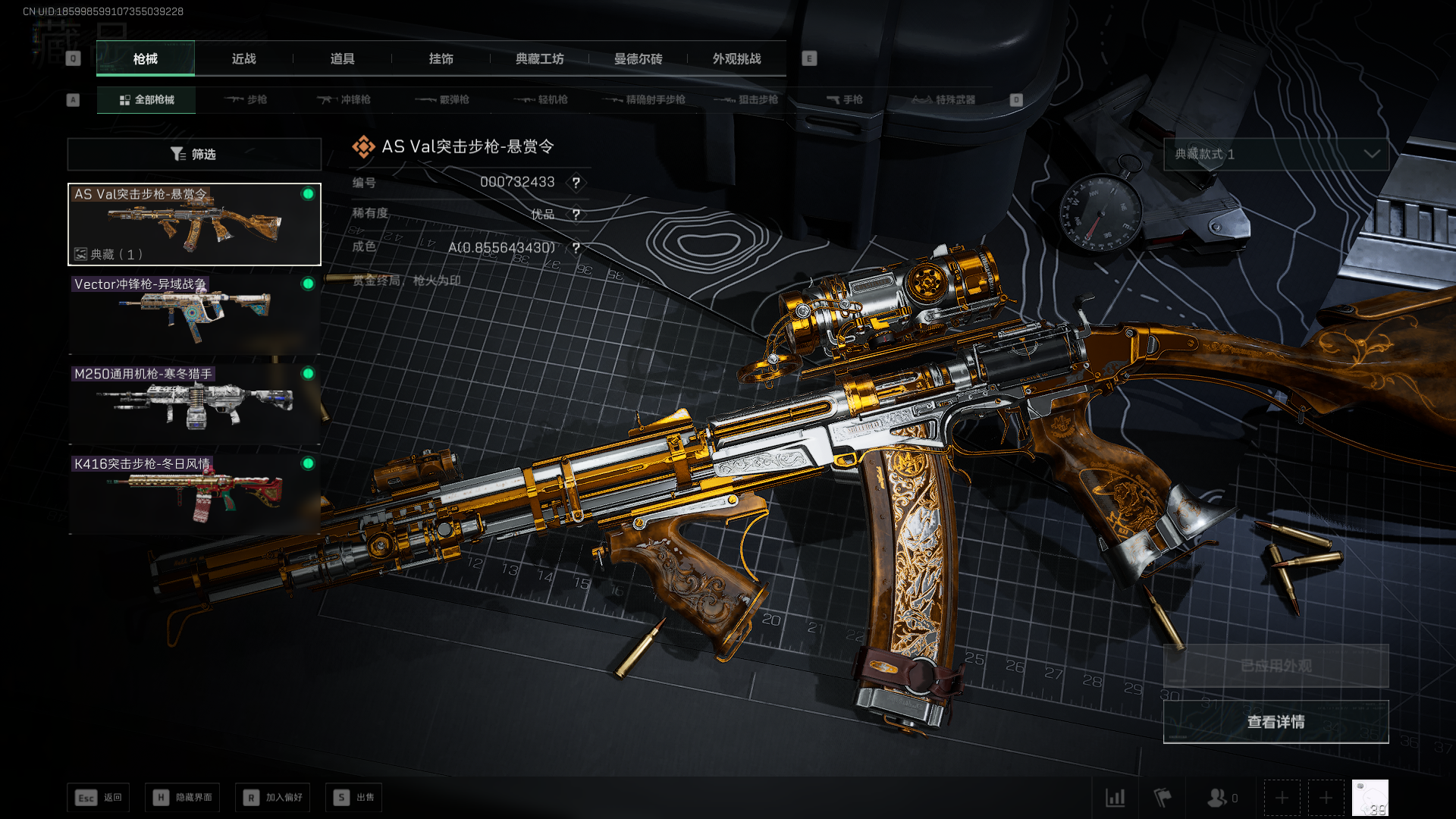
Task: Show the 外观挑战 challenges tab
Action: click(x=736, y=59)
